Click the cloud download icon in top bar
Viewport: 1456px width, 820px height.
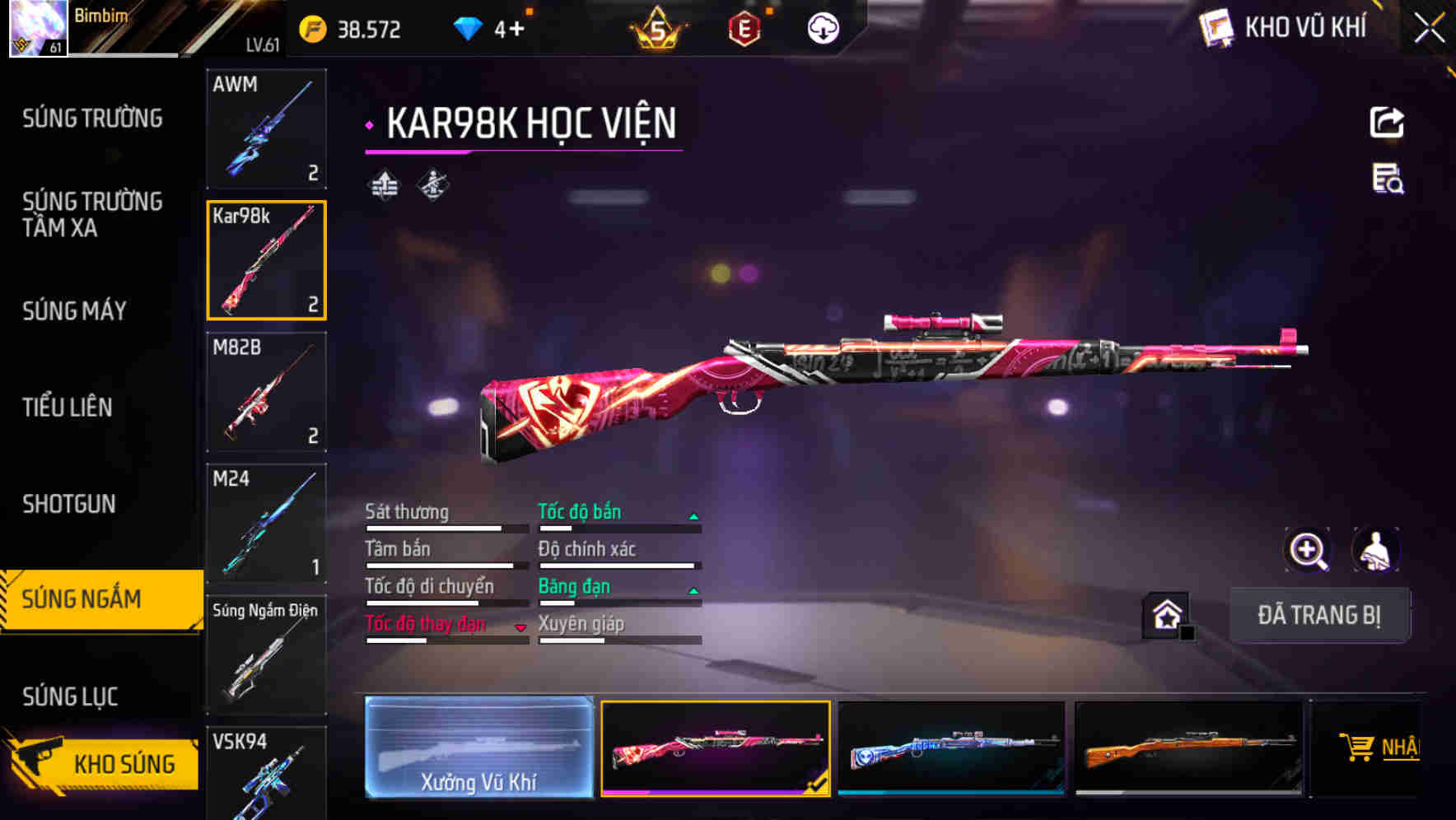point(822,27)
